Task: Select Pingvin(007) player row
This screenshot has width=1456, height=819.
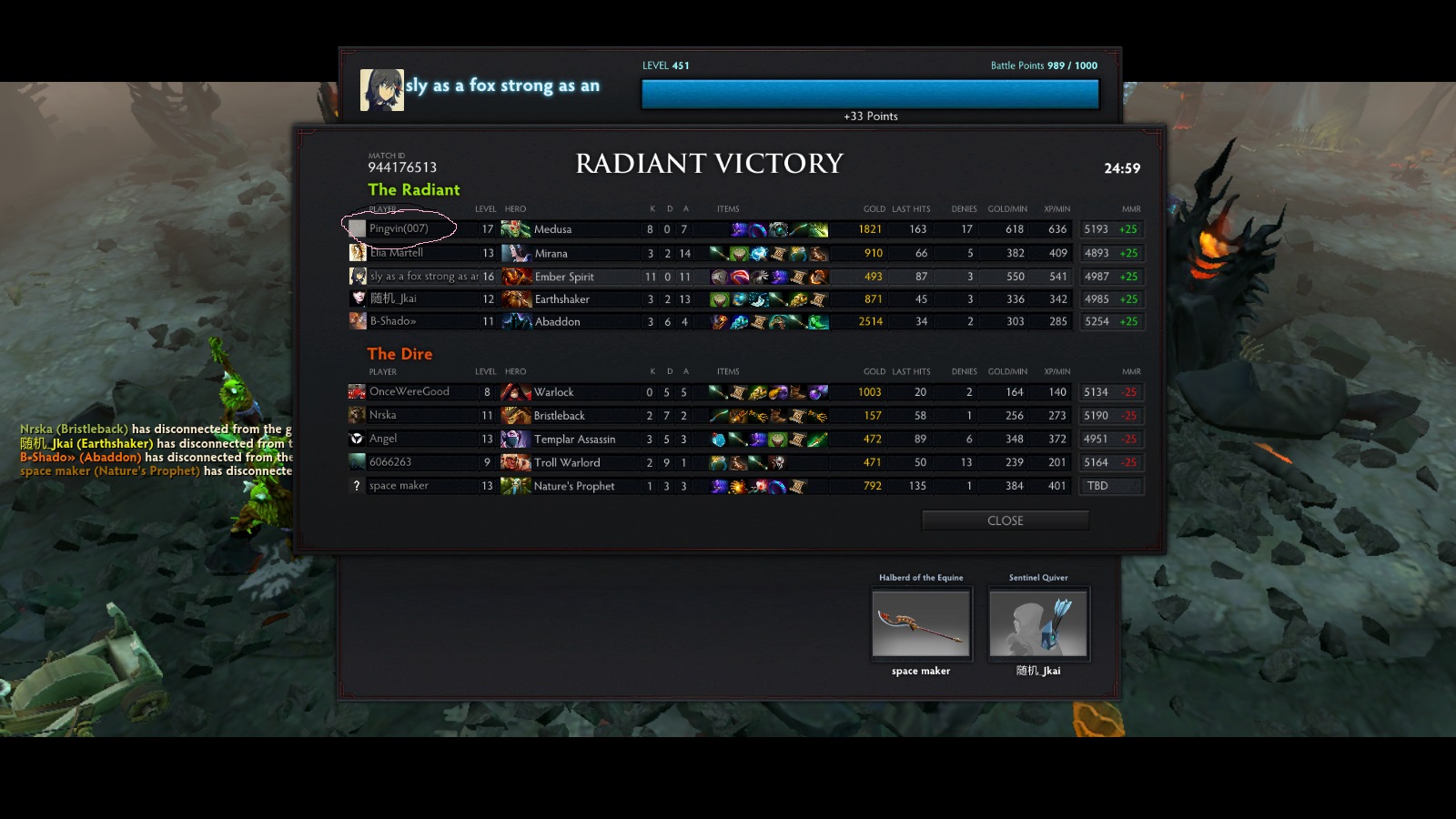Action: (x=399, y=228)
